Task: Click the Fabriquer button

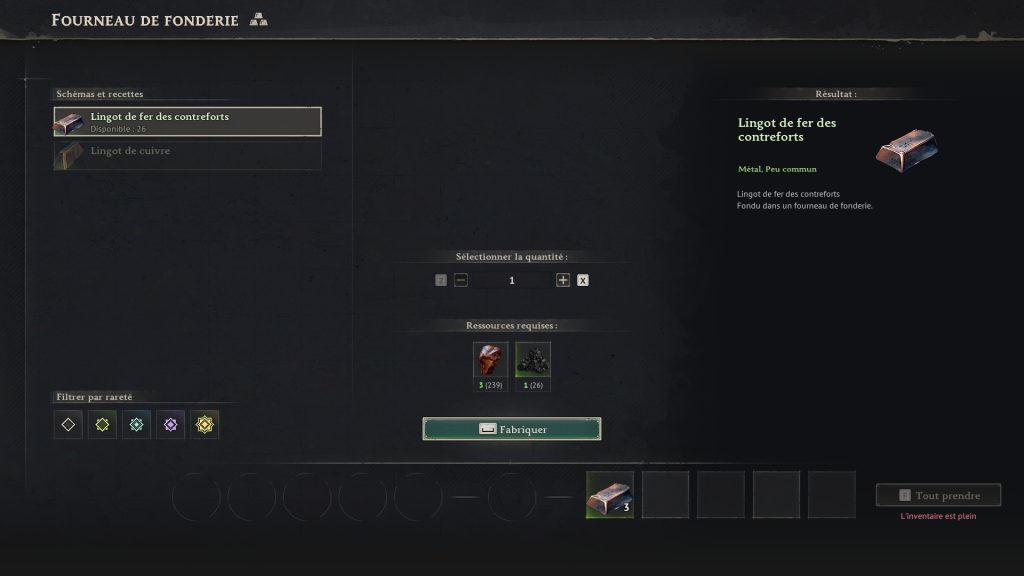Action: click(x=512, y=429)
